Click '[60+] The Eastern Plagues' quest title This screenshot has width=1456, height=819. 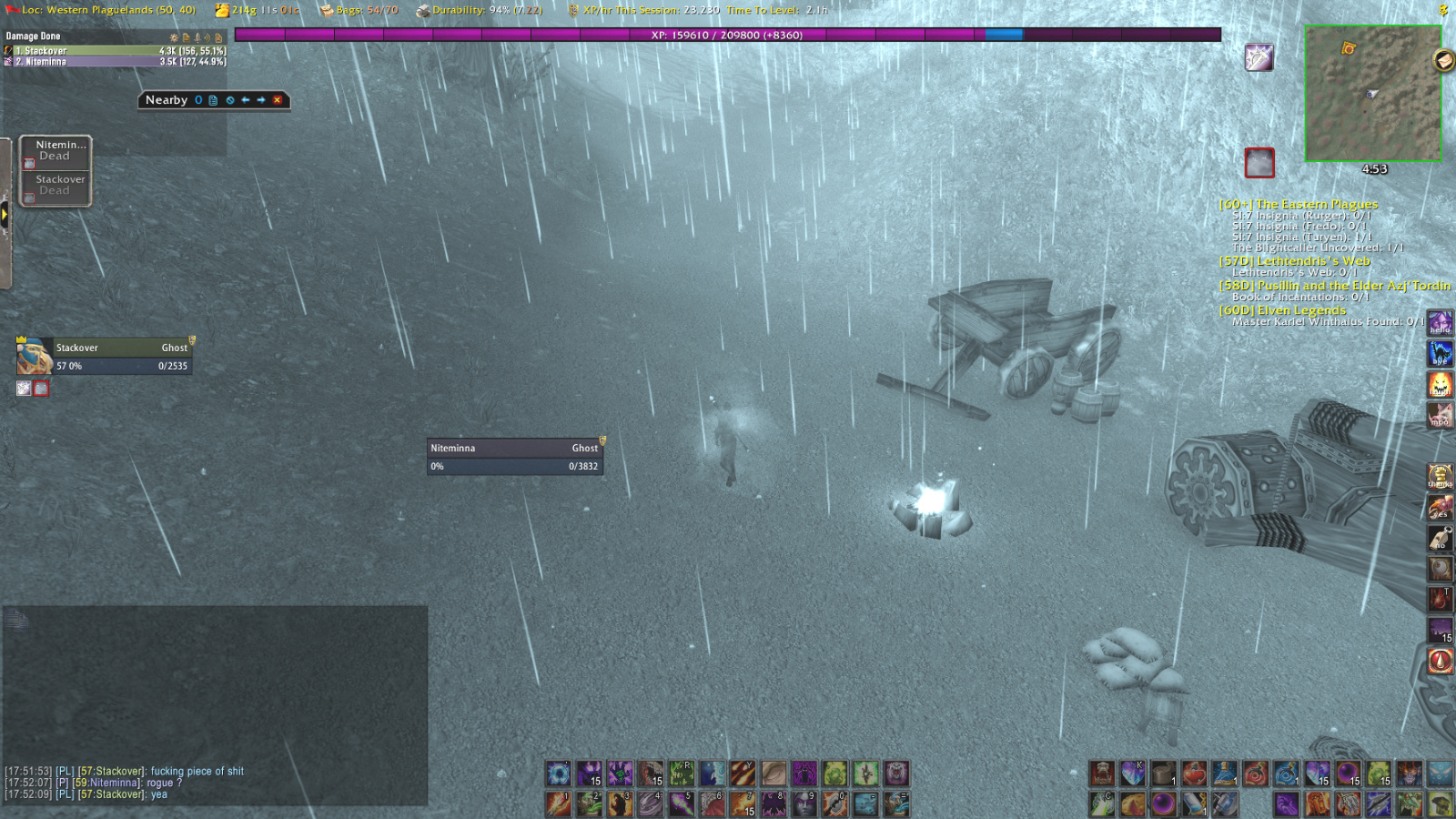click(1299, 204)
